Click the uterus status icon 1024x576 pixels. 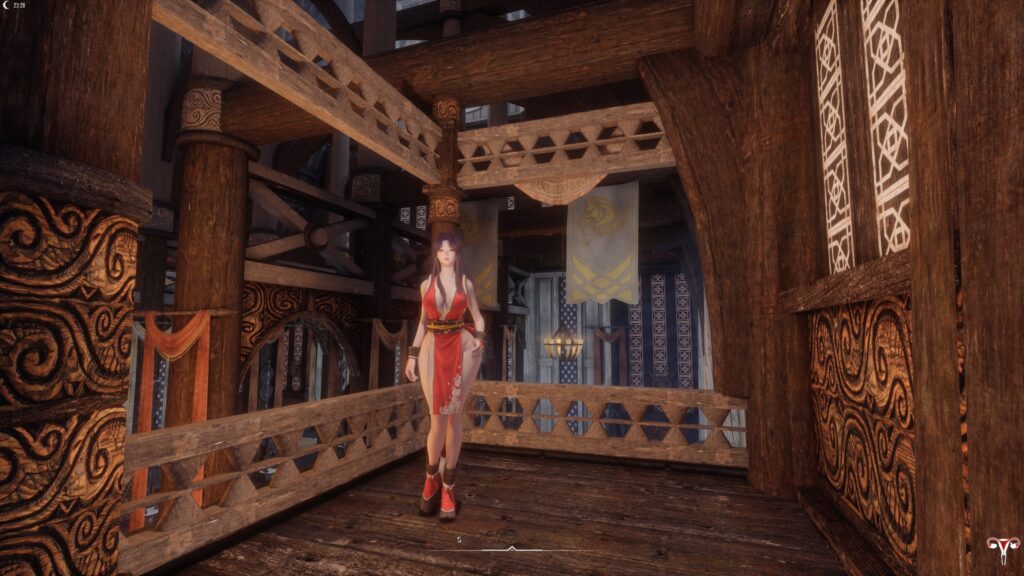click(x=998, y=550)
